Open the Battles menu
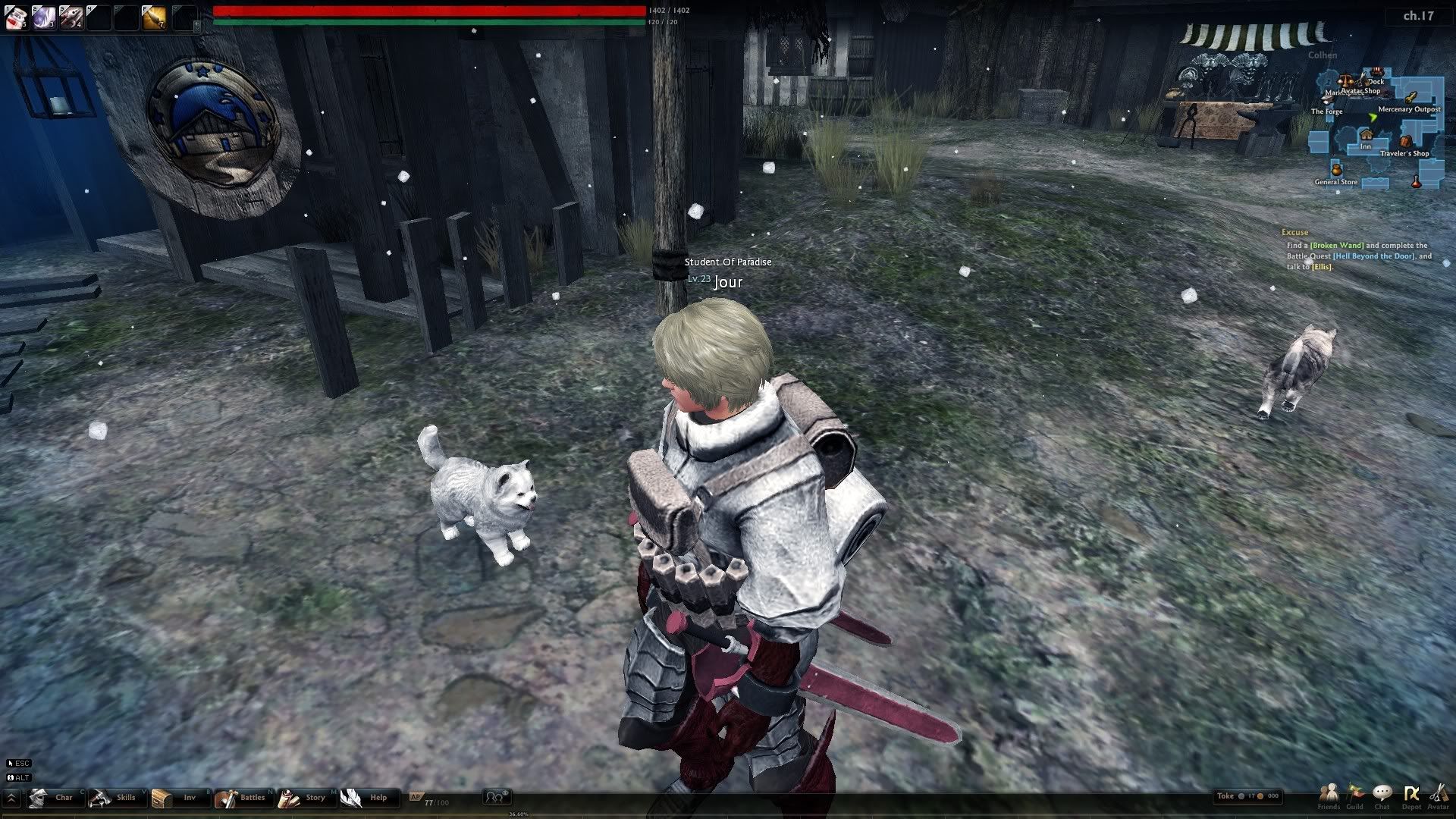 241,798
